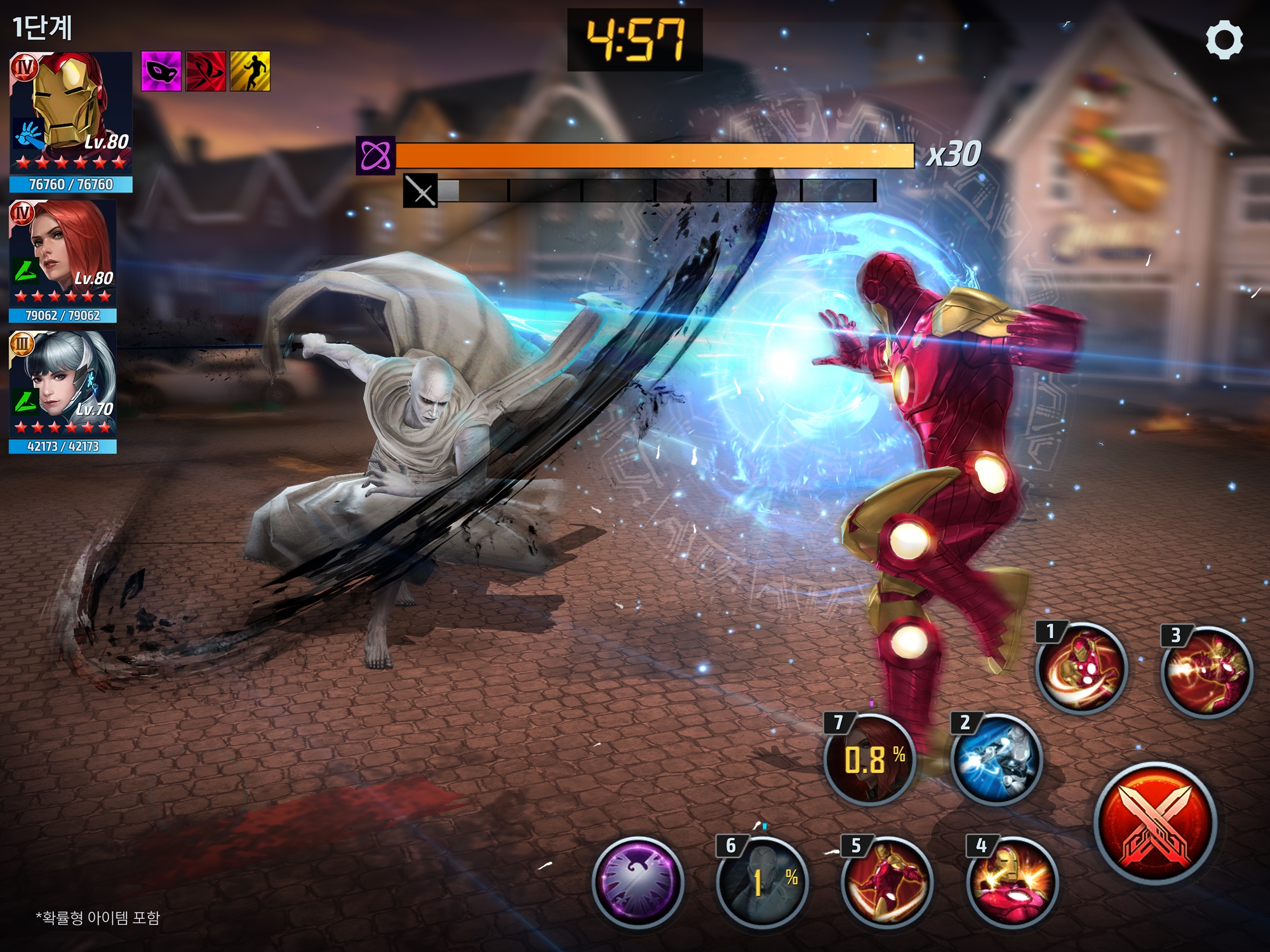Activate skill 4 Iron Man chest blast

(x=1012, y=882)
